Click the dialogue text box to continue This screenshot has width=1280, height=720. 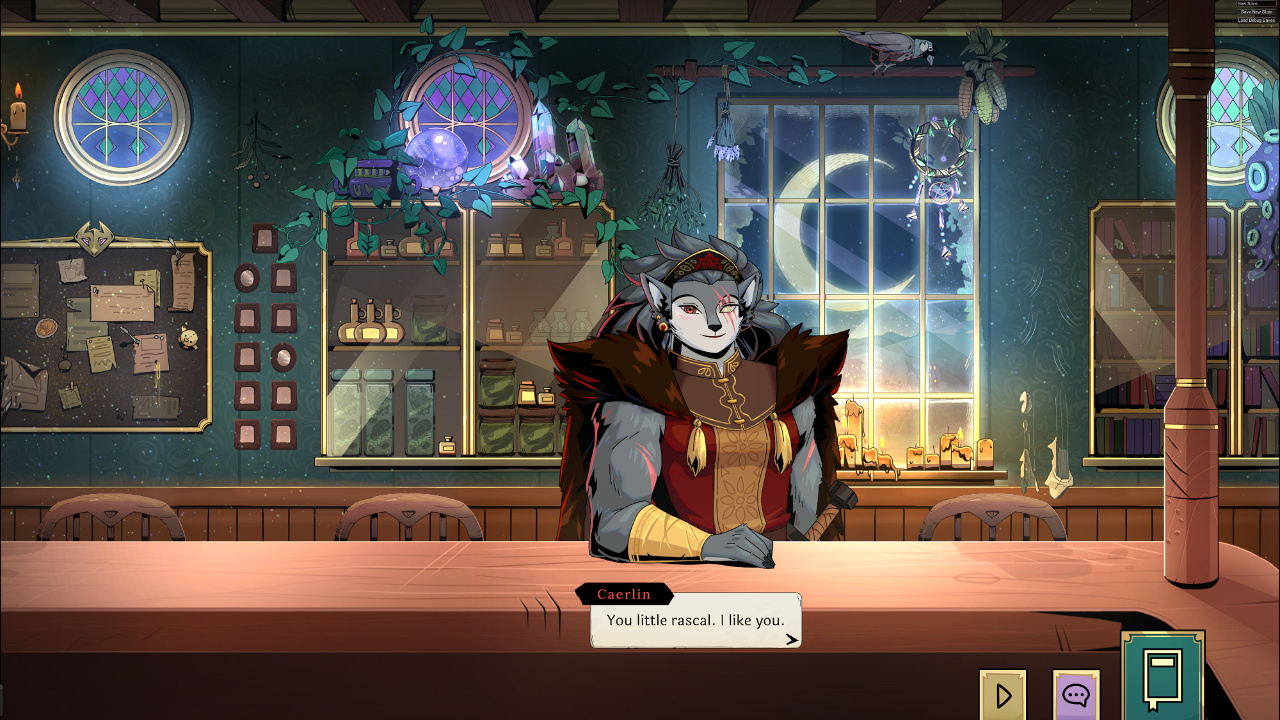coord(696,620)
